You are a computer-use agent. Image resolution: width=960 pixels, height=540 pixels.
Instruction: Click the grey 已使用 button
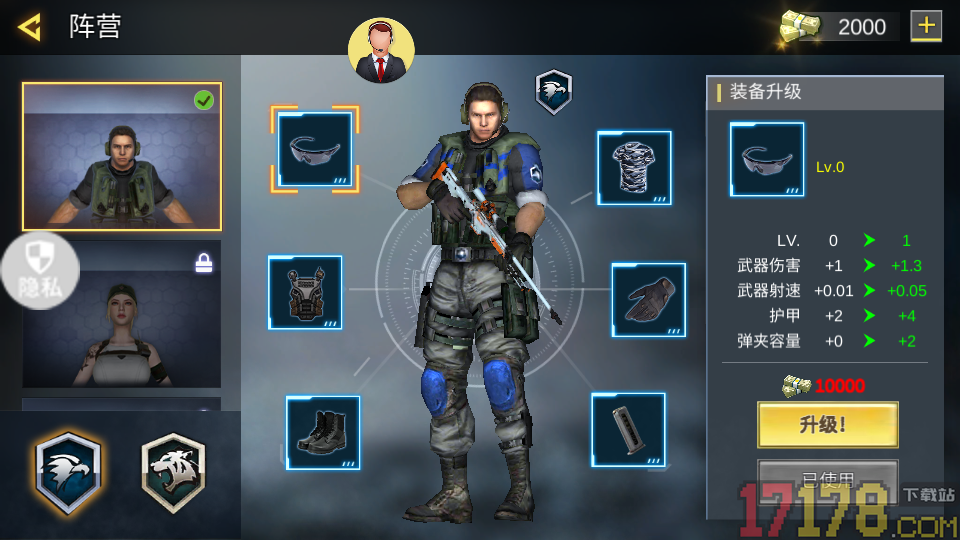(827, 478)
